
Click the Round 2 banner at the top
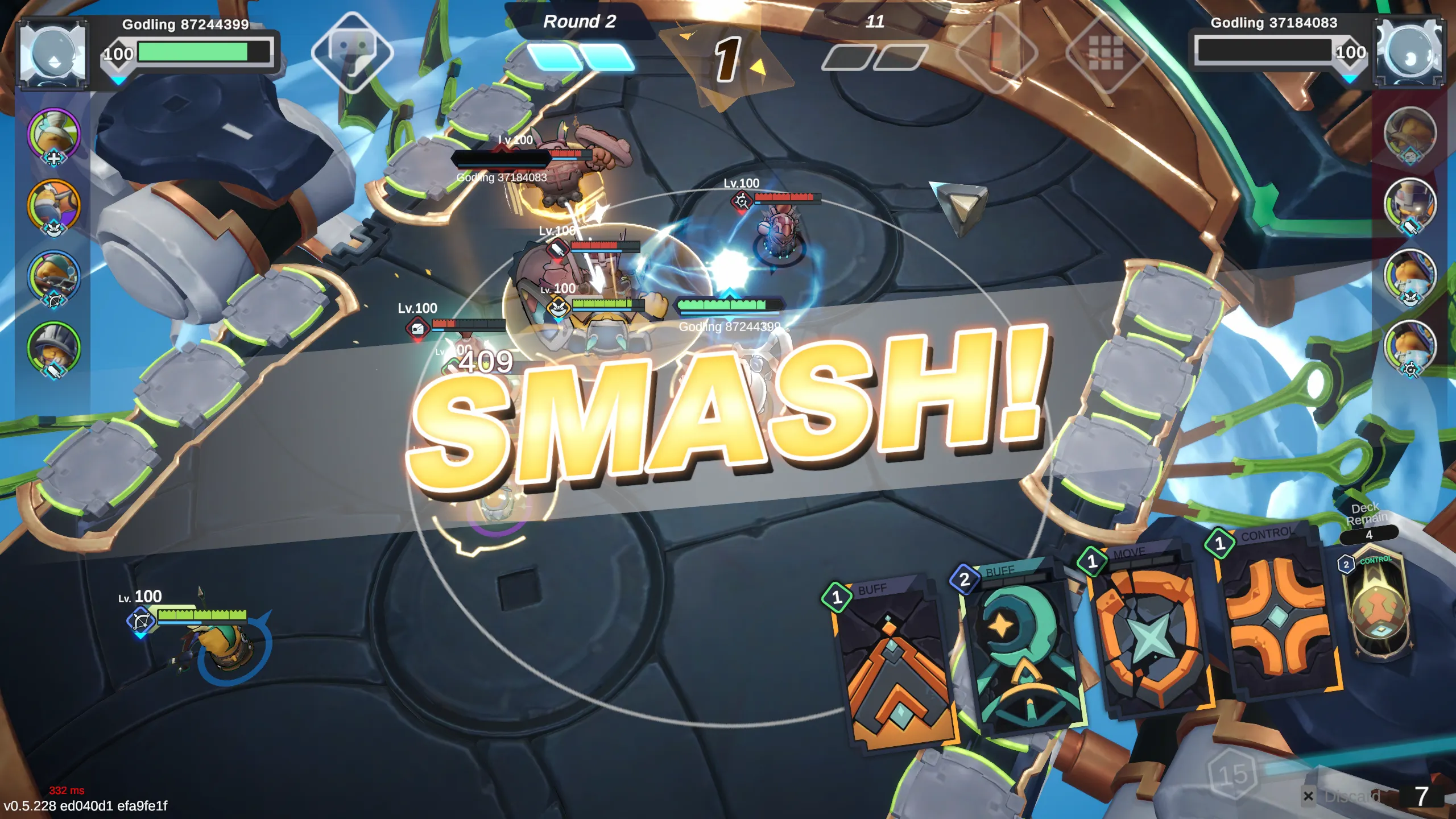(x=579, y=23)
